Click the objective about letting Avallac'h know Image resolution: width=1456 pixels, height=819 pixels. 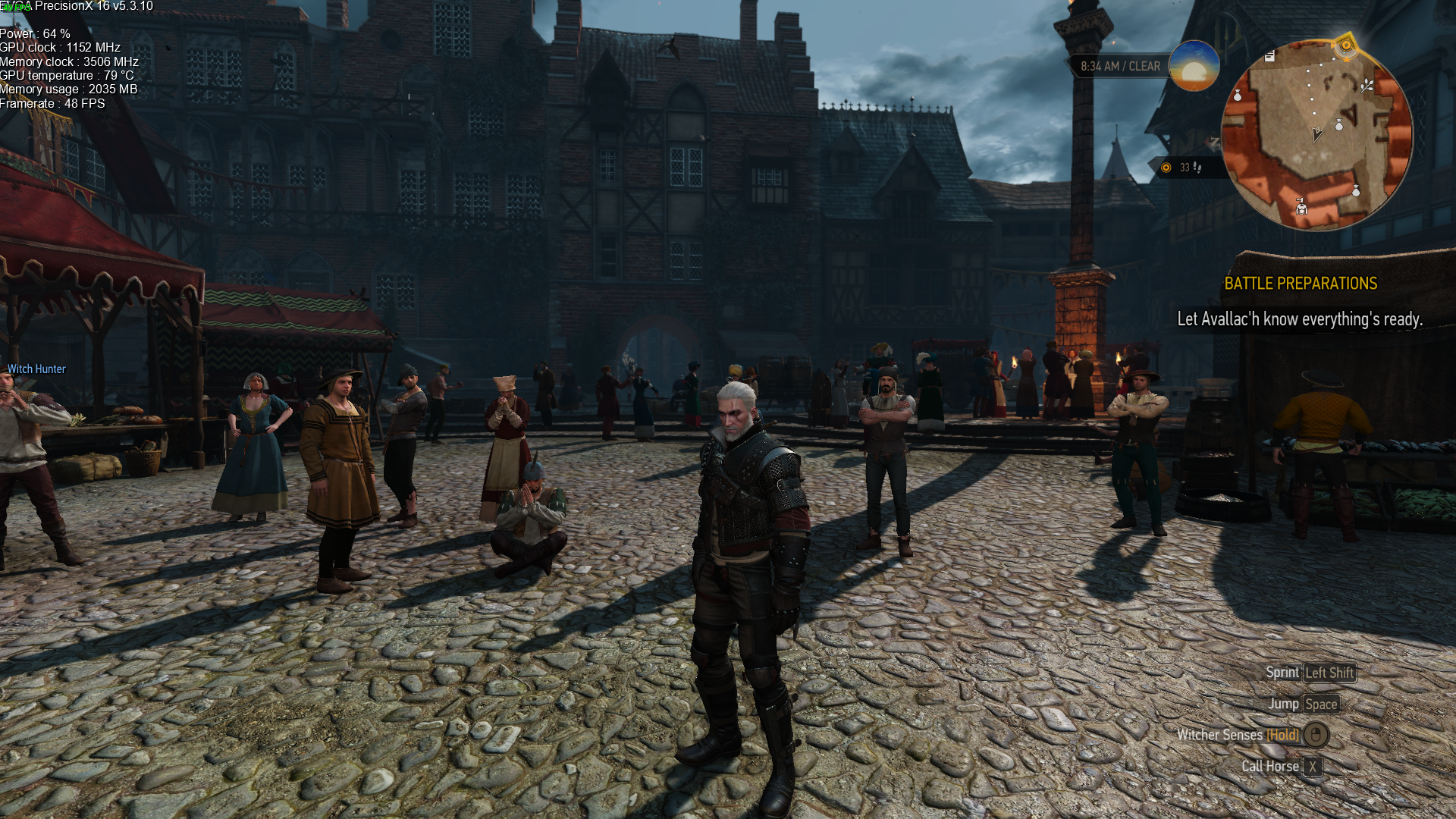click(x=1299, y=319)
